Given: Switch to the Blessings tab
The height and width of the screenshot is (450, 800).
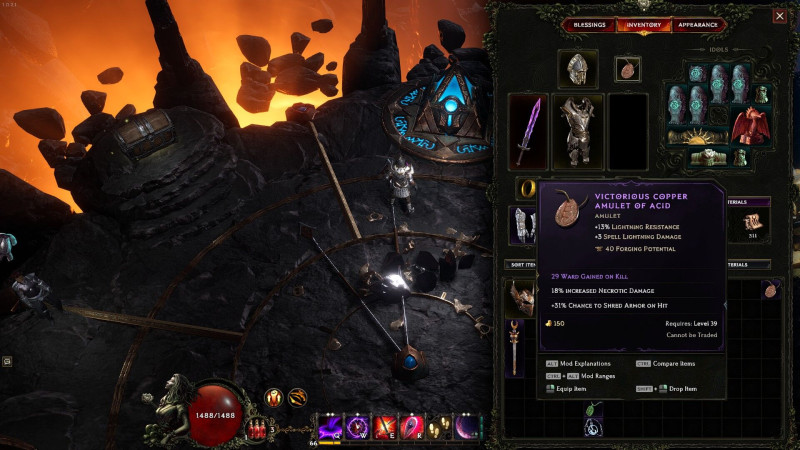Looking at the screenshot, I should click(589, 25).
